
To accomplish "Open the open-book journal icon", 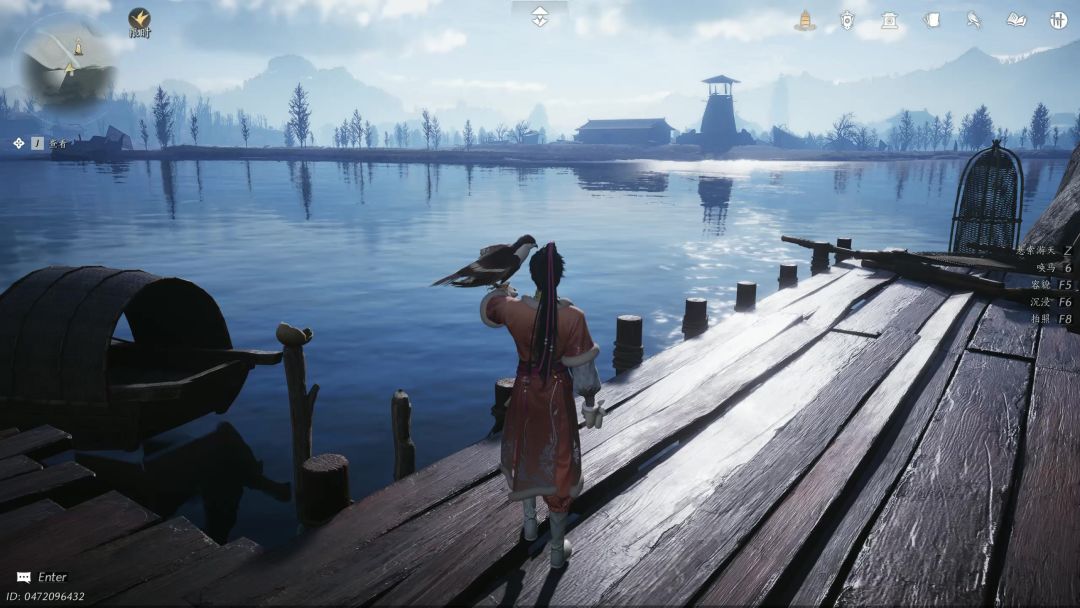I will click(1016, 20).
